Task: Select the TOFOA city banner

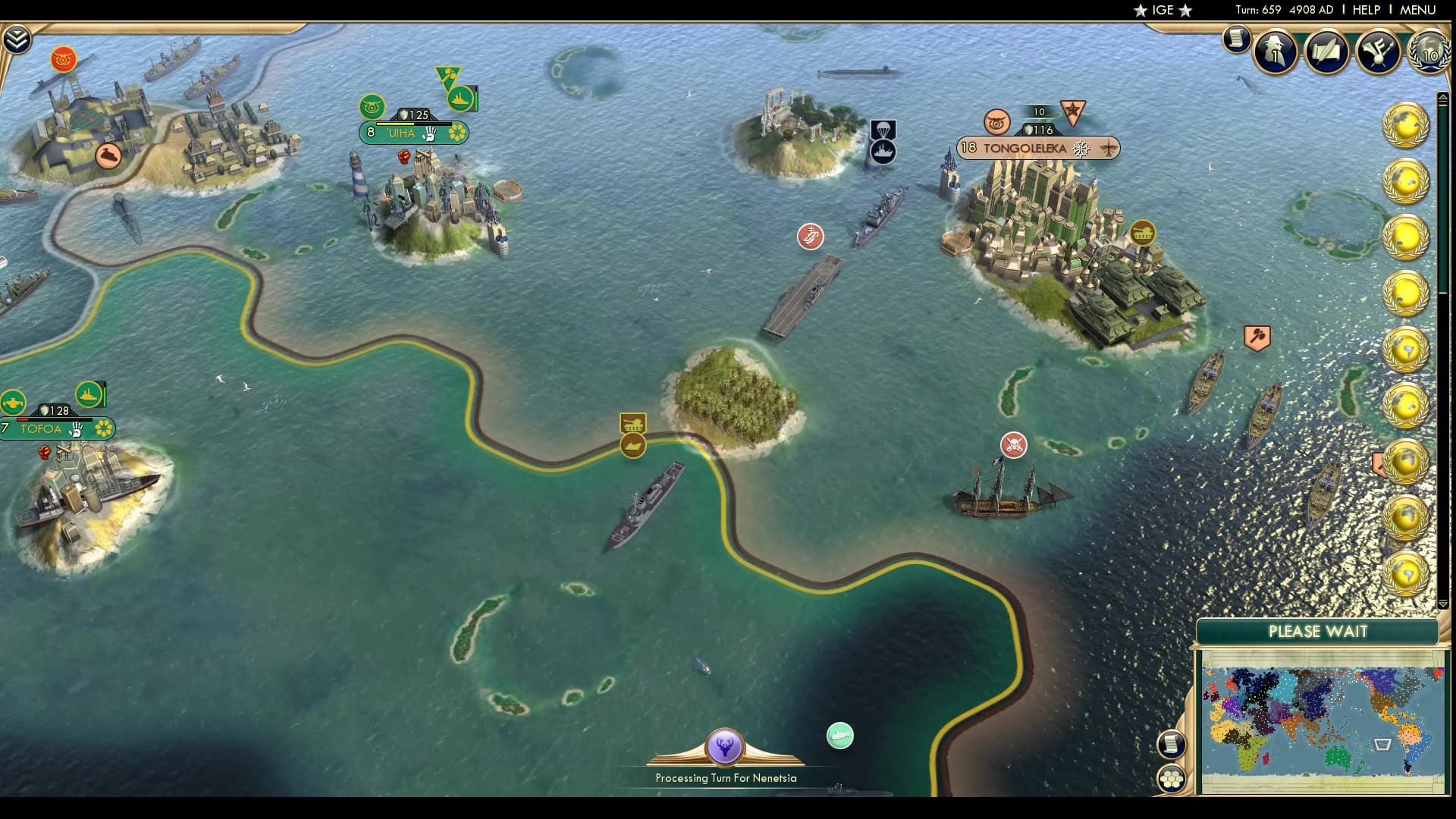Action: coord(42,429)
